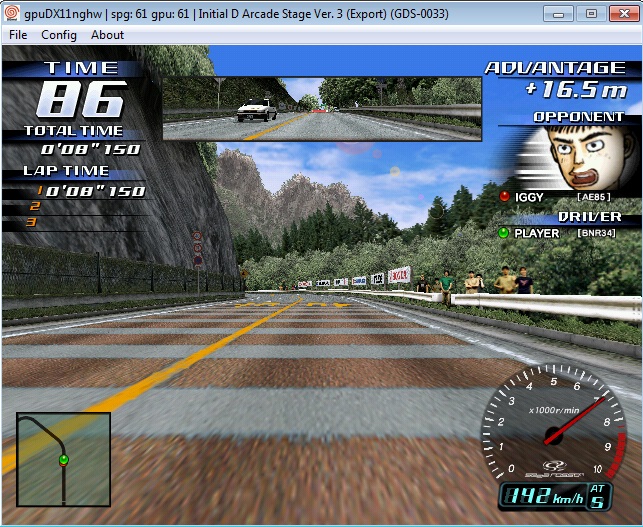
Task: Open the About menu
Action: point(107,35)
